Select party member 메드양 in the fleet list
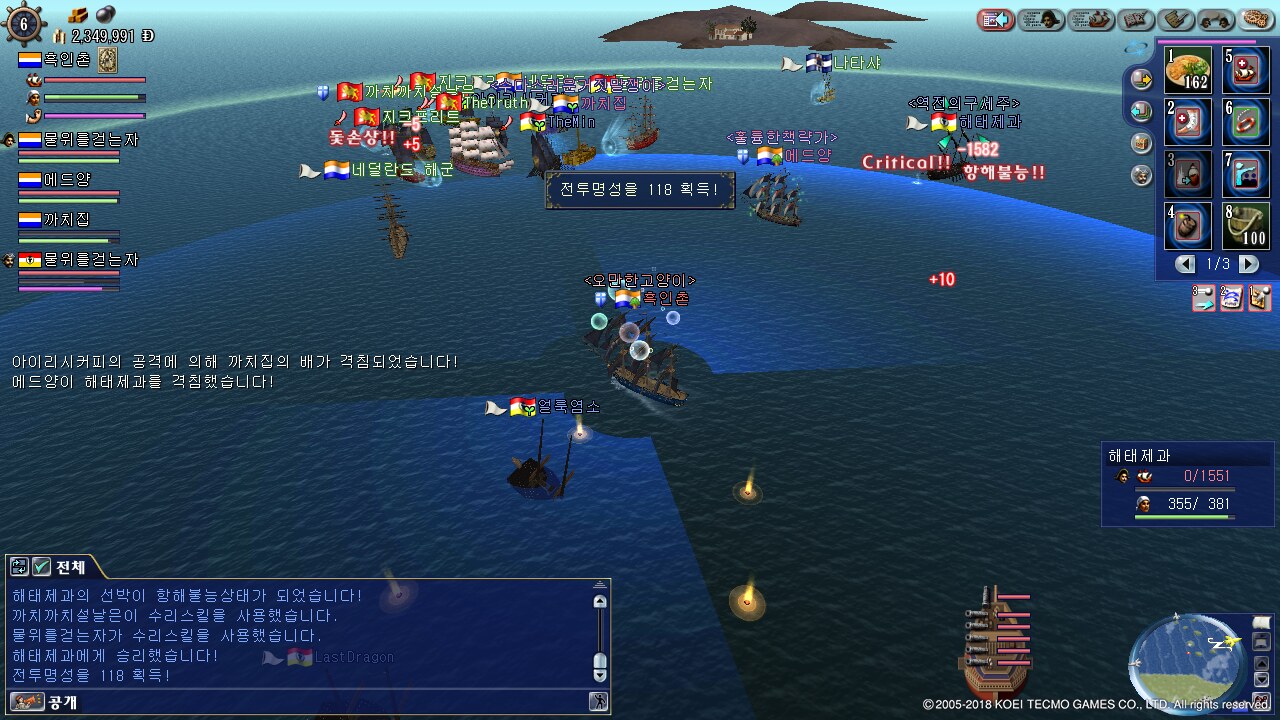Screen dimensions: 1280x720 68,180
